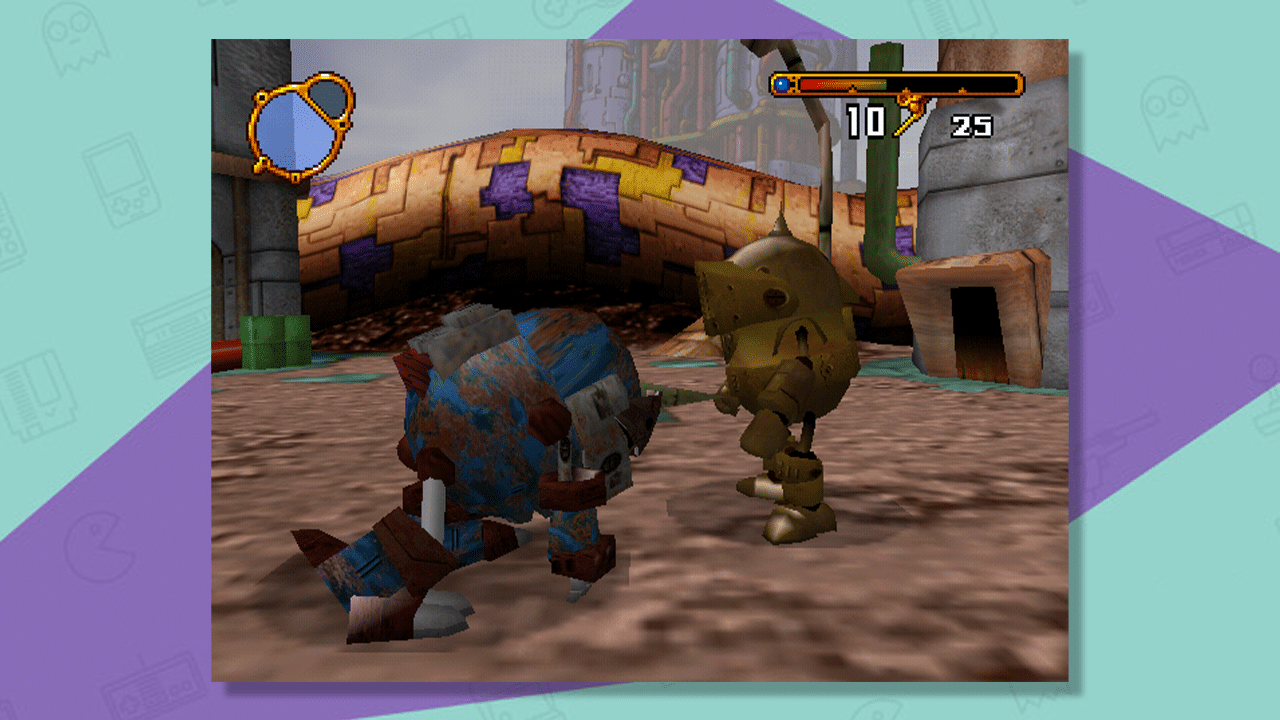This screenshot has width=1280, height=720.
Task: Toggle the rightmost notch on the health gauge
Action: click(x=962, y=88)
